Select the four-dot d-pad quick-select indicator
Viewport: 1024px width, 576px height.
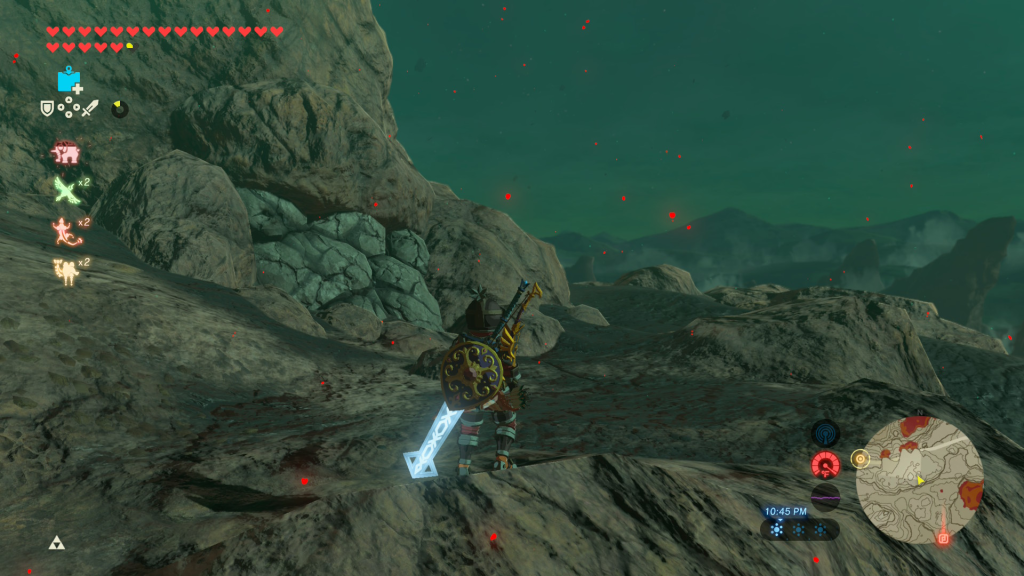(68, 108)
